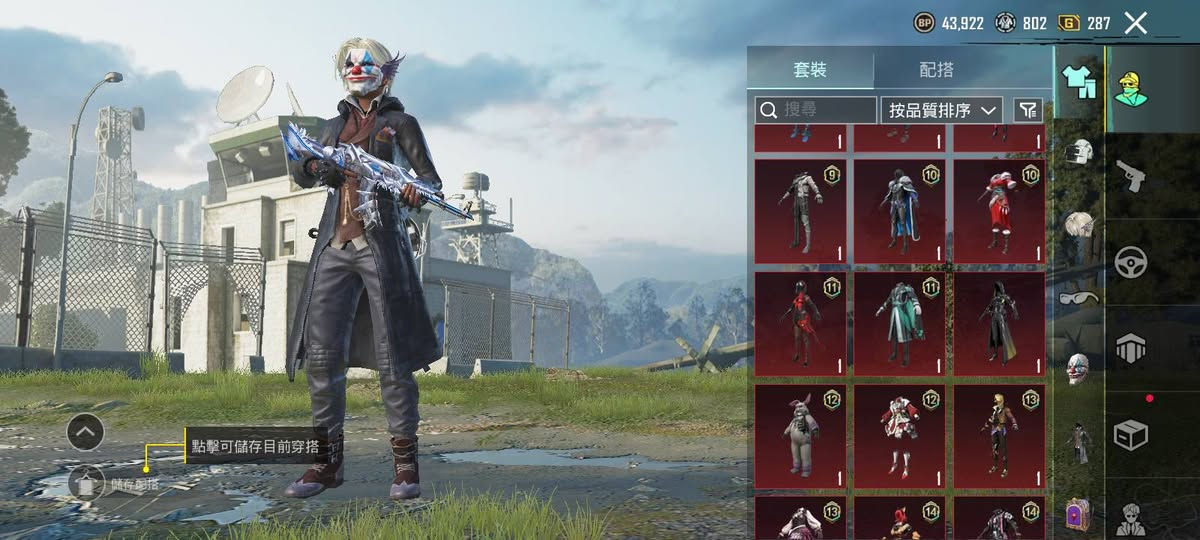This screenshot has width=1200, height=540.
Task: Open the filter funnel button
Action: 1027,110
